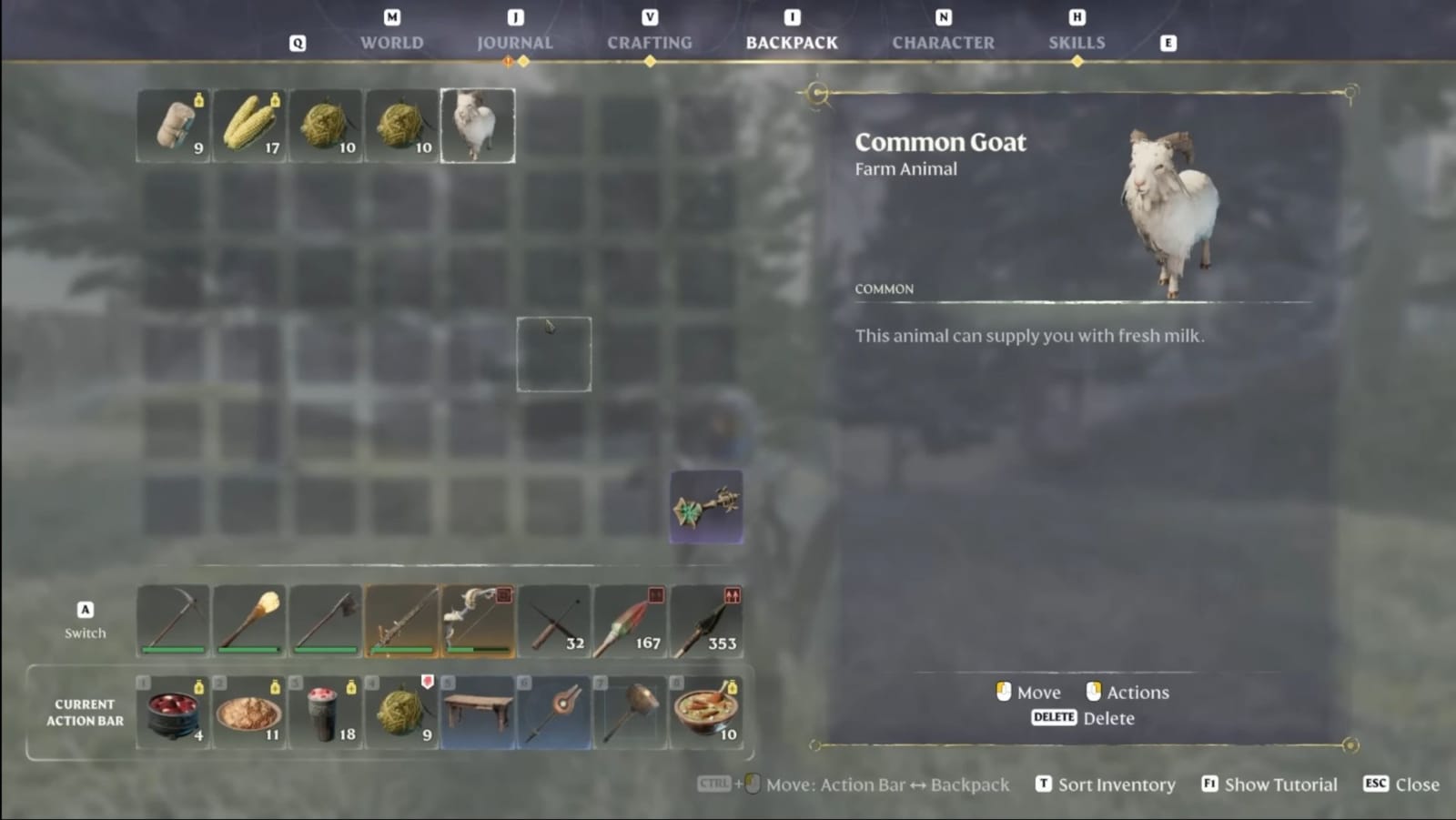Equip the torch from the weapon bar
Image resolution: width=1456 pixels, height=820 pixels.
coord(248,621)
